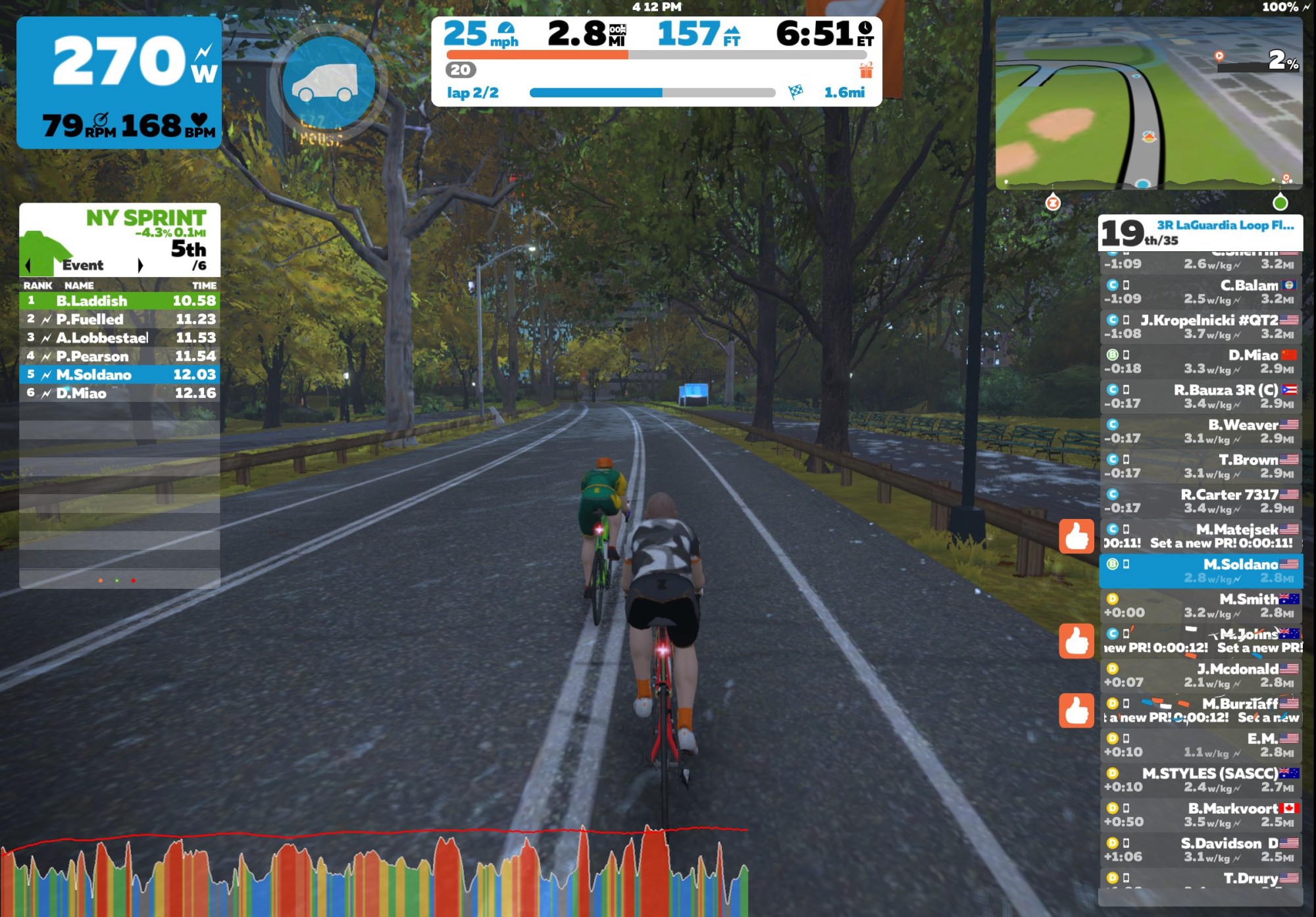The height and width of the screenshot is (917, 1316).
Task: Pick P.Pearson's sprint leaderboard entry
Action: [119, 356]
